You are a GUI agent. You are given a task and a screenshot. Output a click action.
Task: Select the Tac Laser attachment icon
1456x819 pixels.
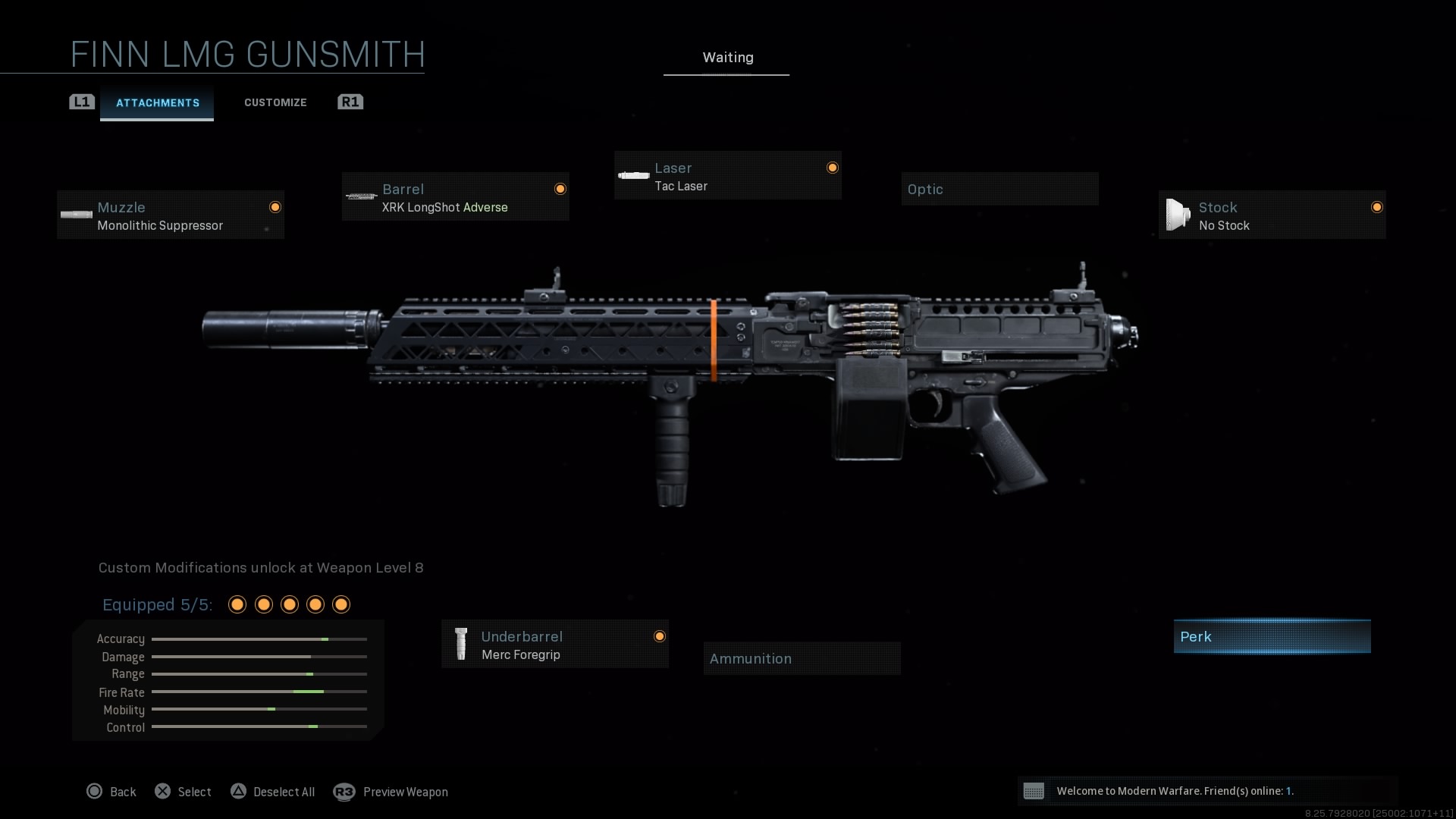[632, 174]
